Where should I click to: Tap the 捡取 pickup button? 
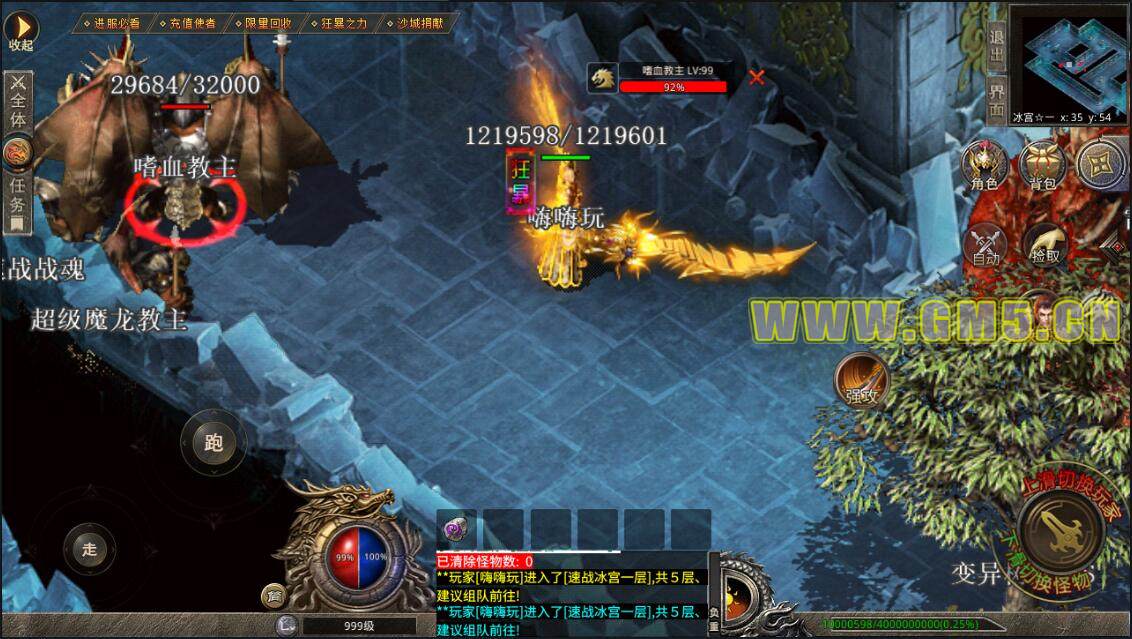point(1045,244)
